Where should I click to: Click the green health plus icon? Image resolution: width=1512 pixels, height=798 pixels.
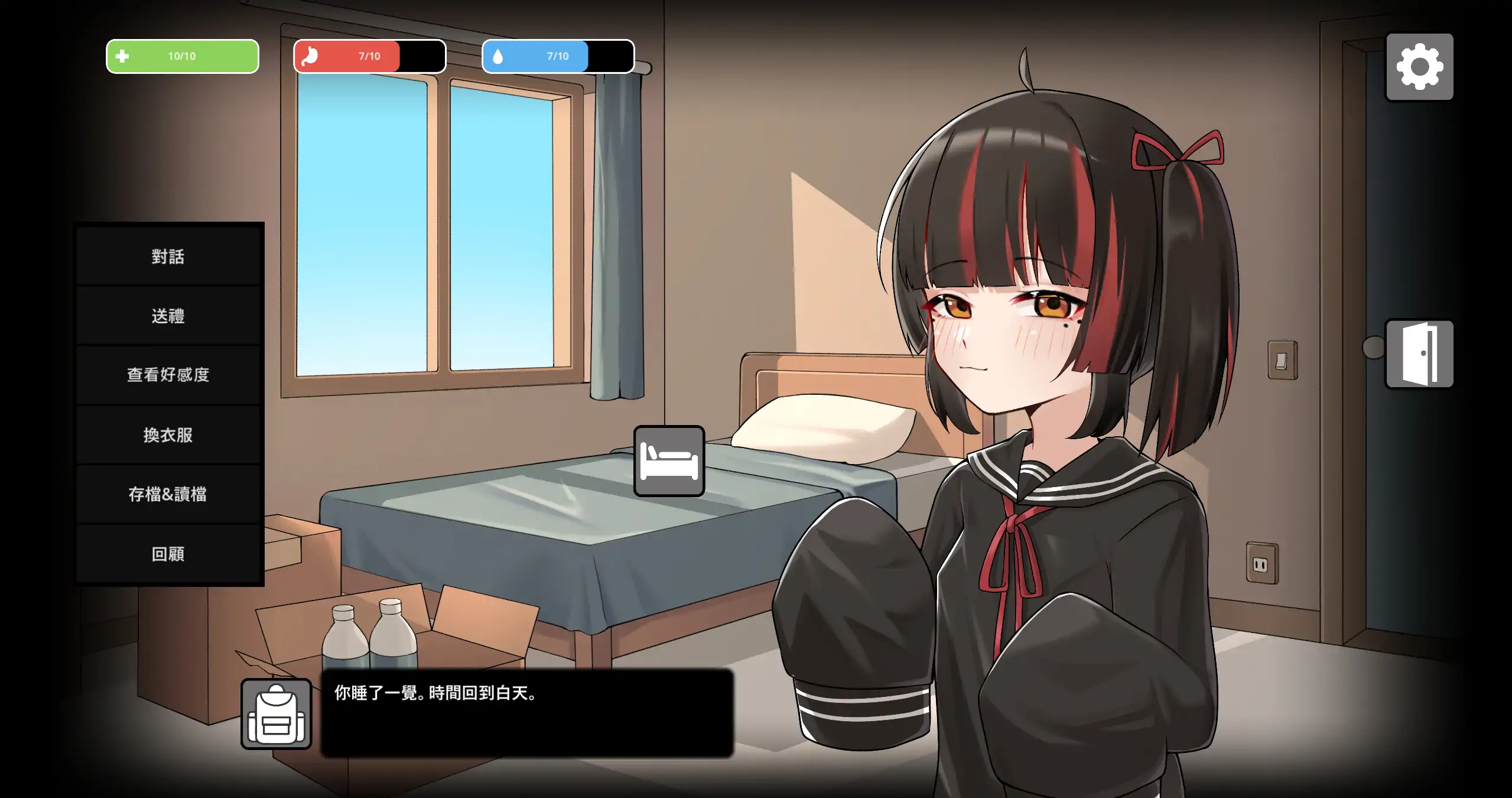[122, 56]
